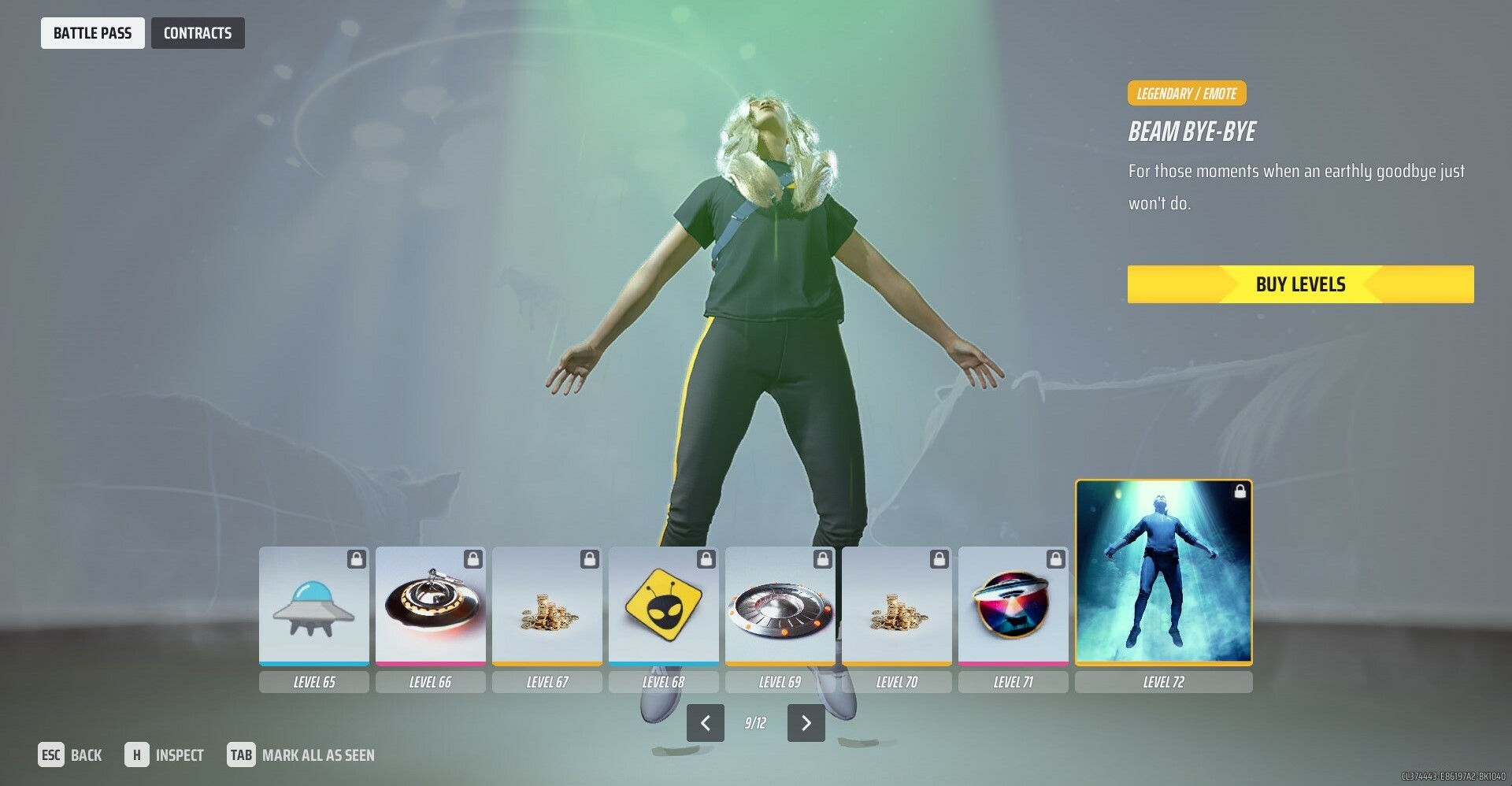The width and height of the screenshot is (1512, 786).
Task: Click the Buy Levels button
Action: tap(1300, 284)
